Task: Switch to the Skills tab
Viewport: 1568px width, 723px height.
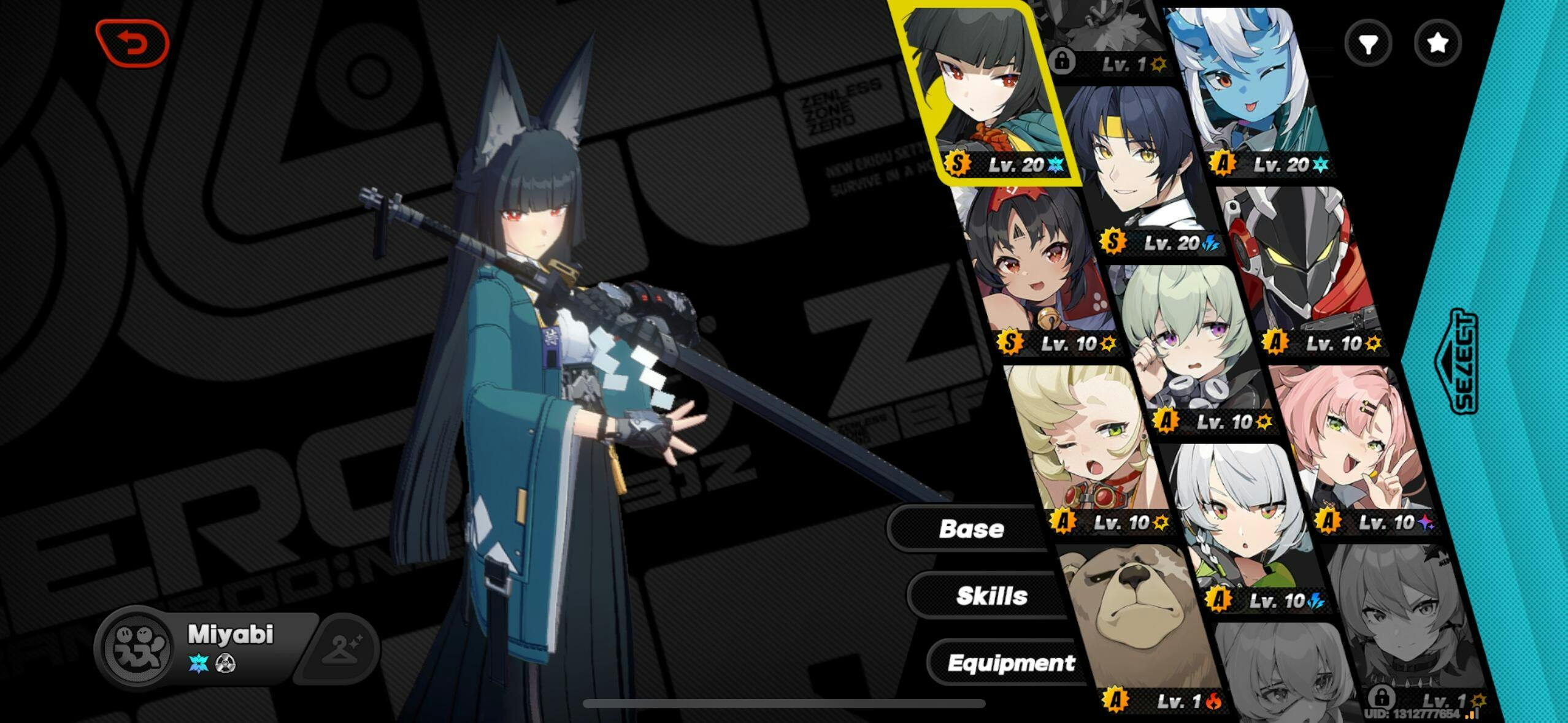Action: (x=991, y=595)
